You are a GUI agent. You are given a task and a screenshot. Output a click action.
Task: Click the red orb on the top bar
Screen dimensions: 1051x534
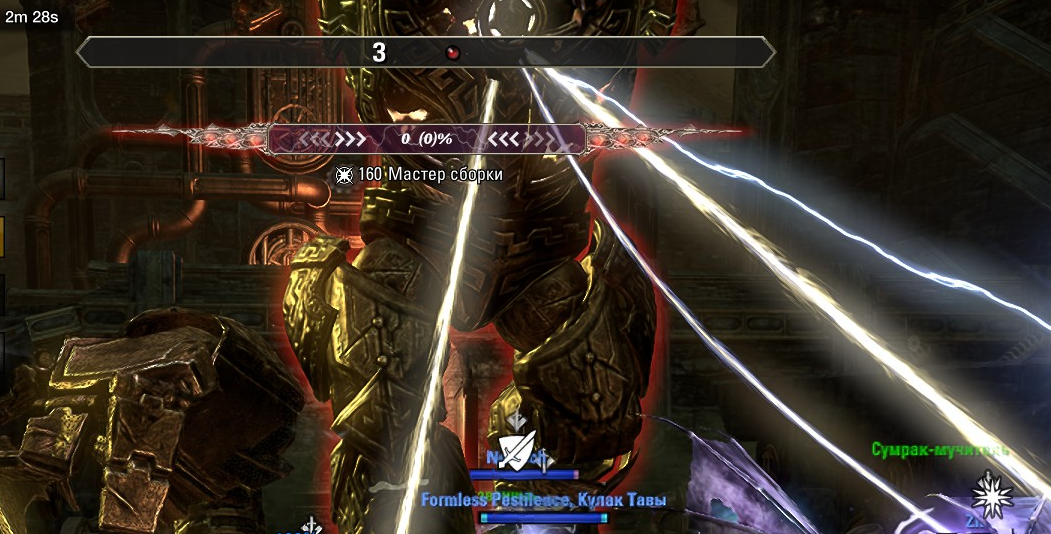point(453,53)
